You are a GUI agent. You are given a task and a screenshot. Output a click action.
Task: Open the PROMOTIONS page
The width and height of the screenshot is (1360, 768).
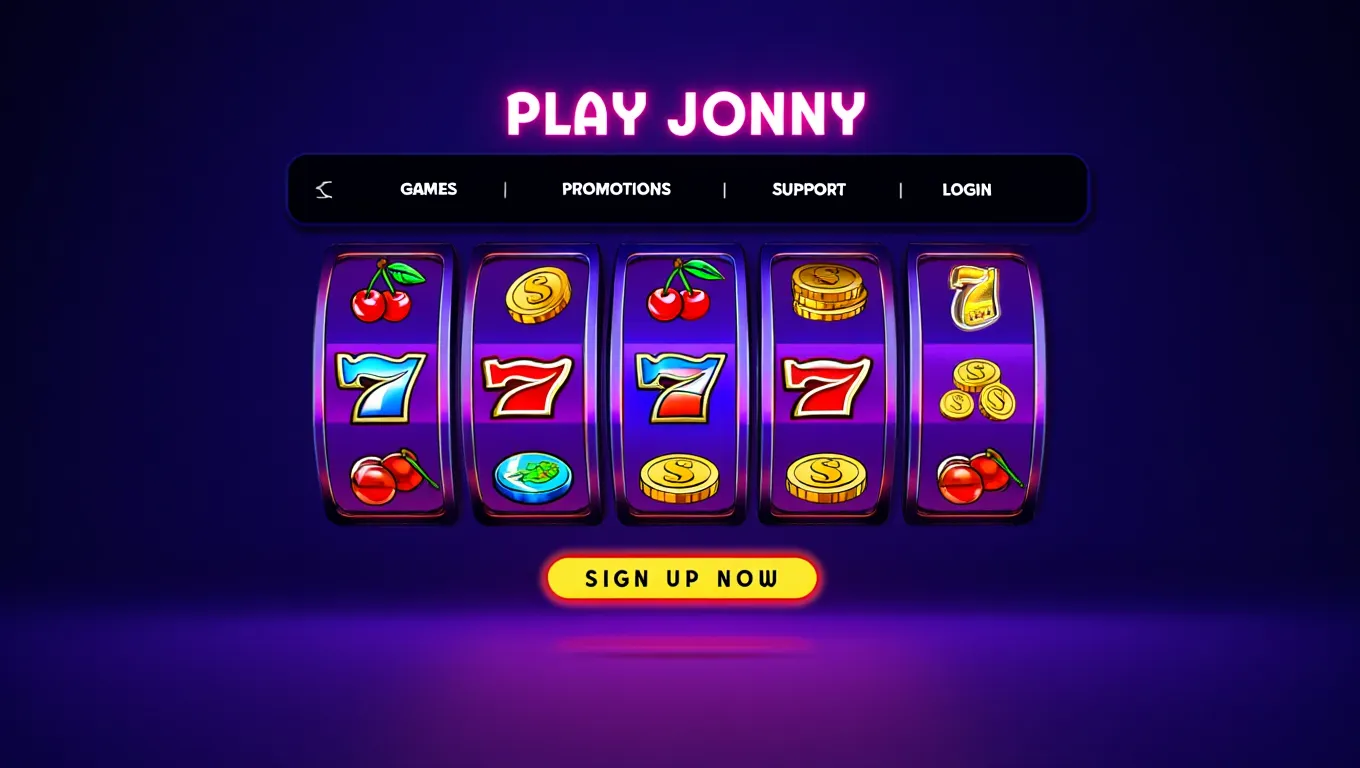616,189
